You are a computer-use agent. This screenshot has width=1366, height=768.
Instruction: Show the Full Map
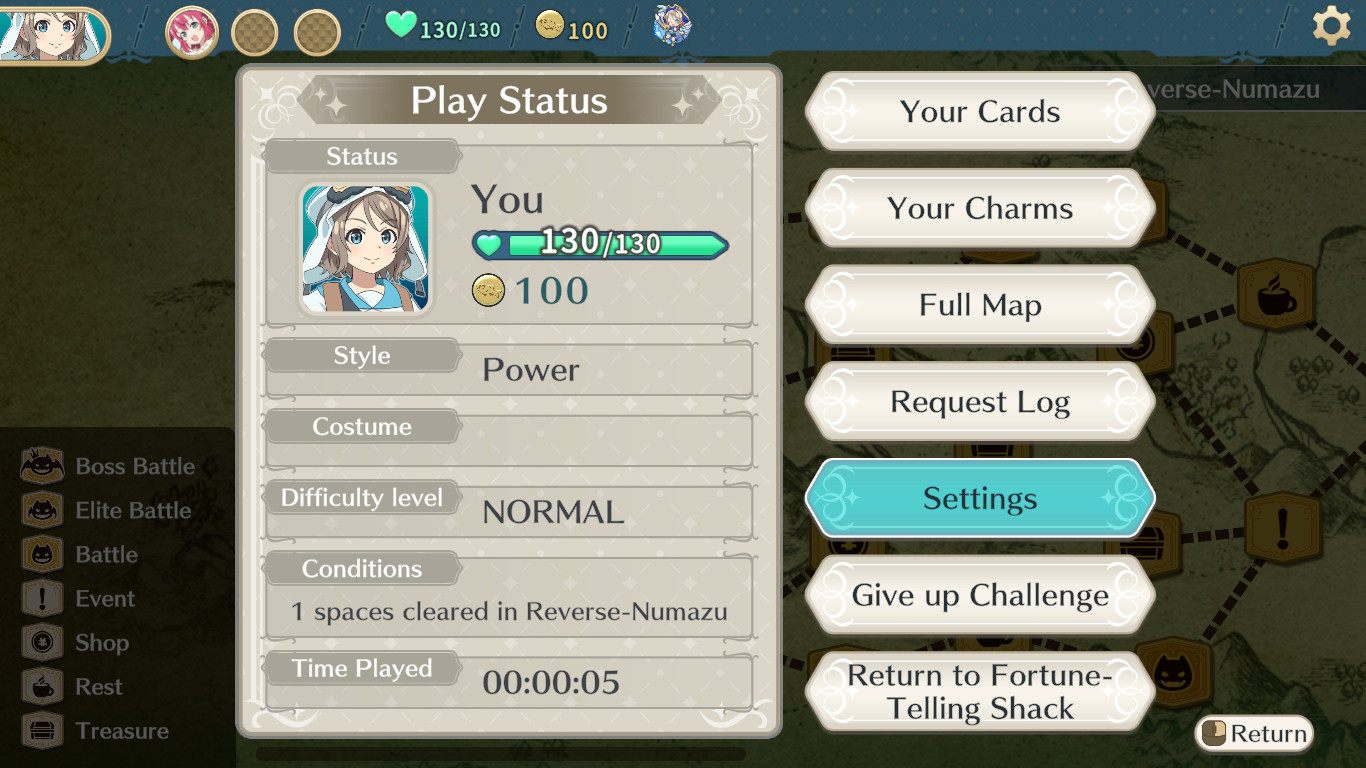[980, 305]
